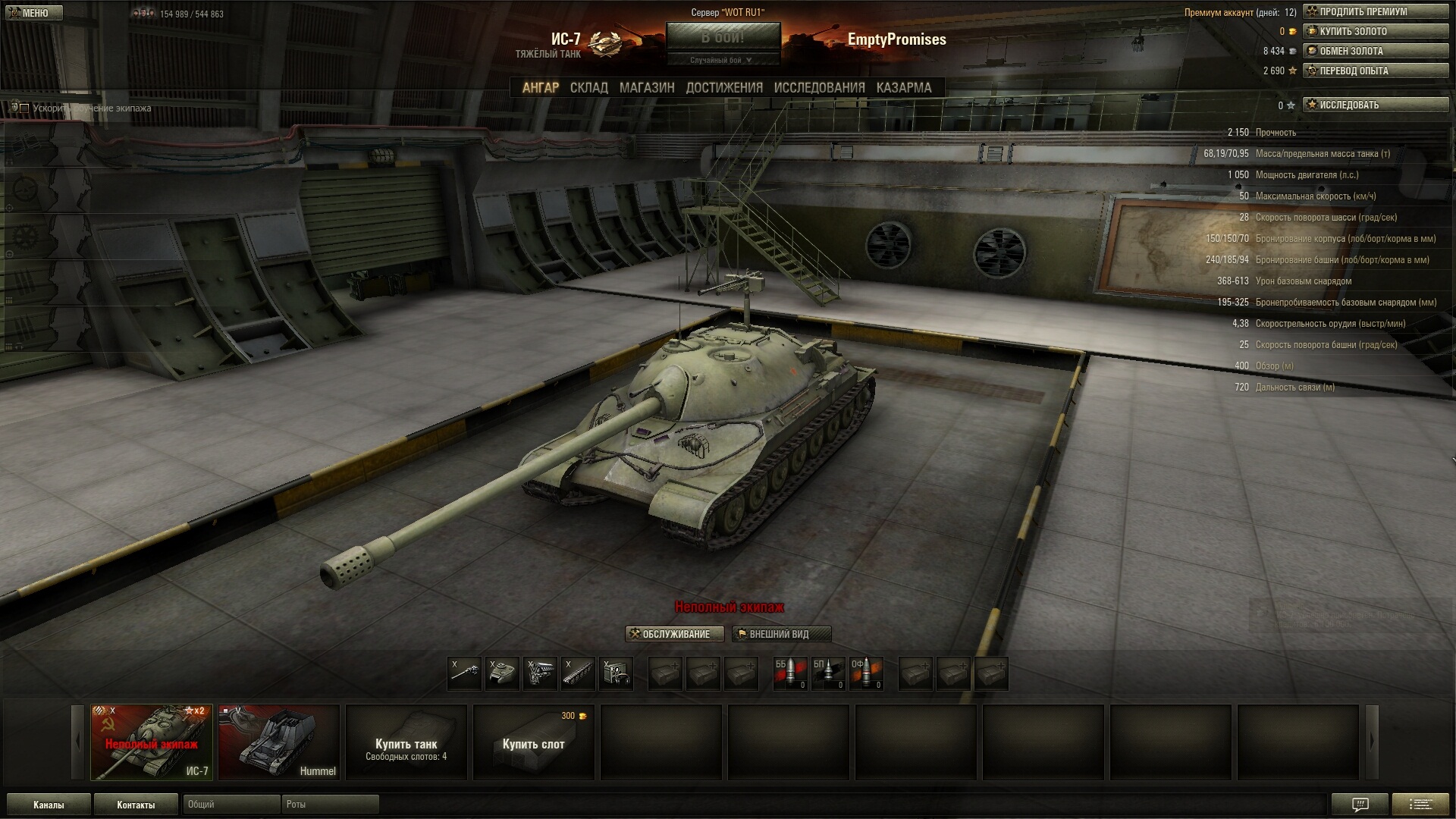Toggle the accelerate crew training checkbox

[x=24, y=108]
